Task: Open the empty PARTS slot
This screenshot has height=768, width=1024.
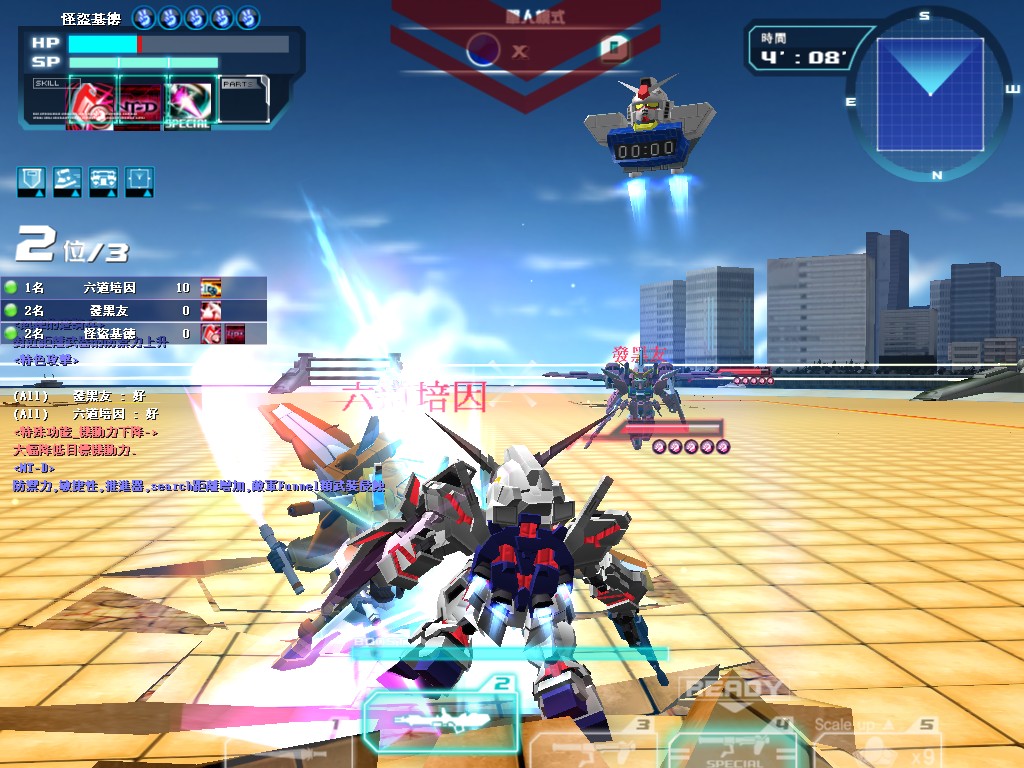Action: 243,100
